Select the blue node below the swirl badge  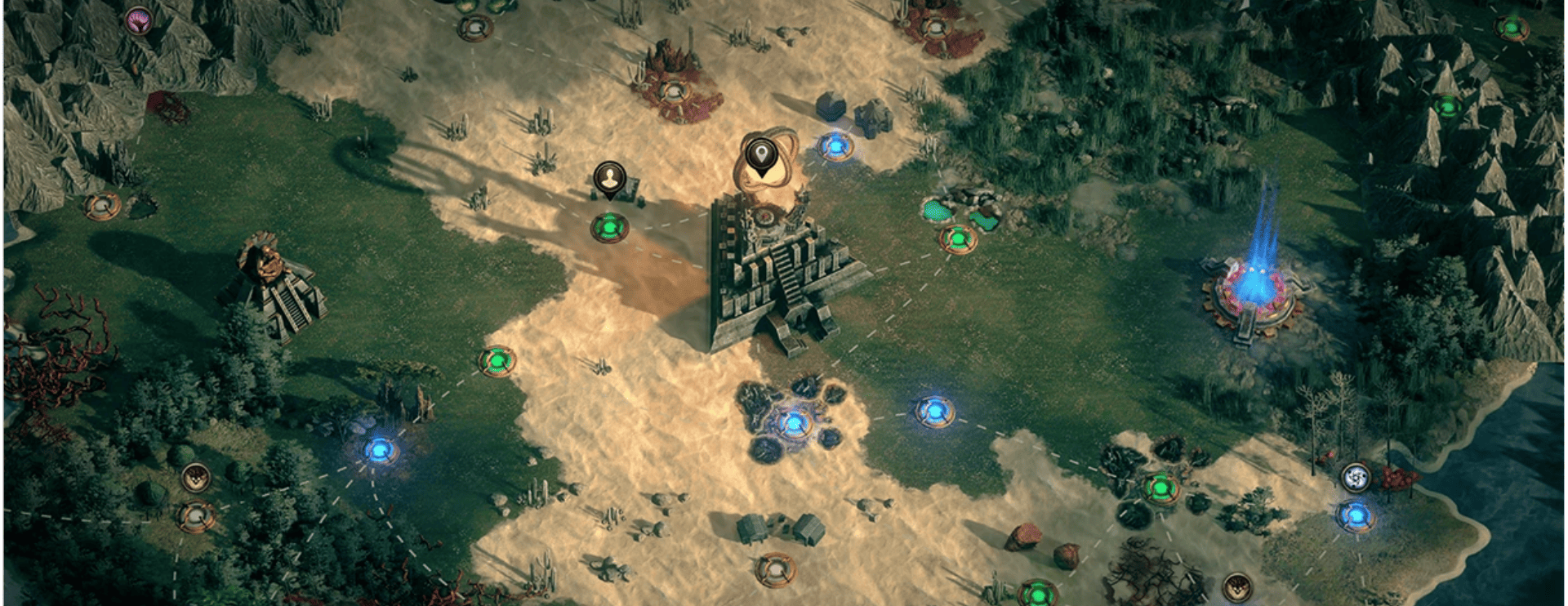coord(1356,515)
